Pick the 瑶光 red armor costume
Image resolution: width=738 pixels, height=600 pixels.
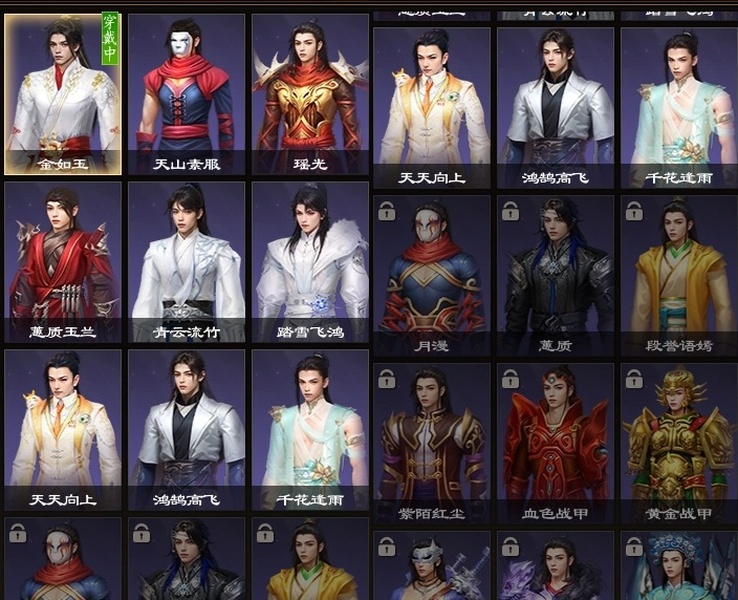point(309,94)
